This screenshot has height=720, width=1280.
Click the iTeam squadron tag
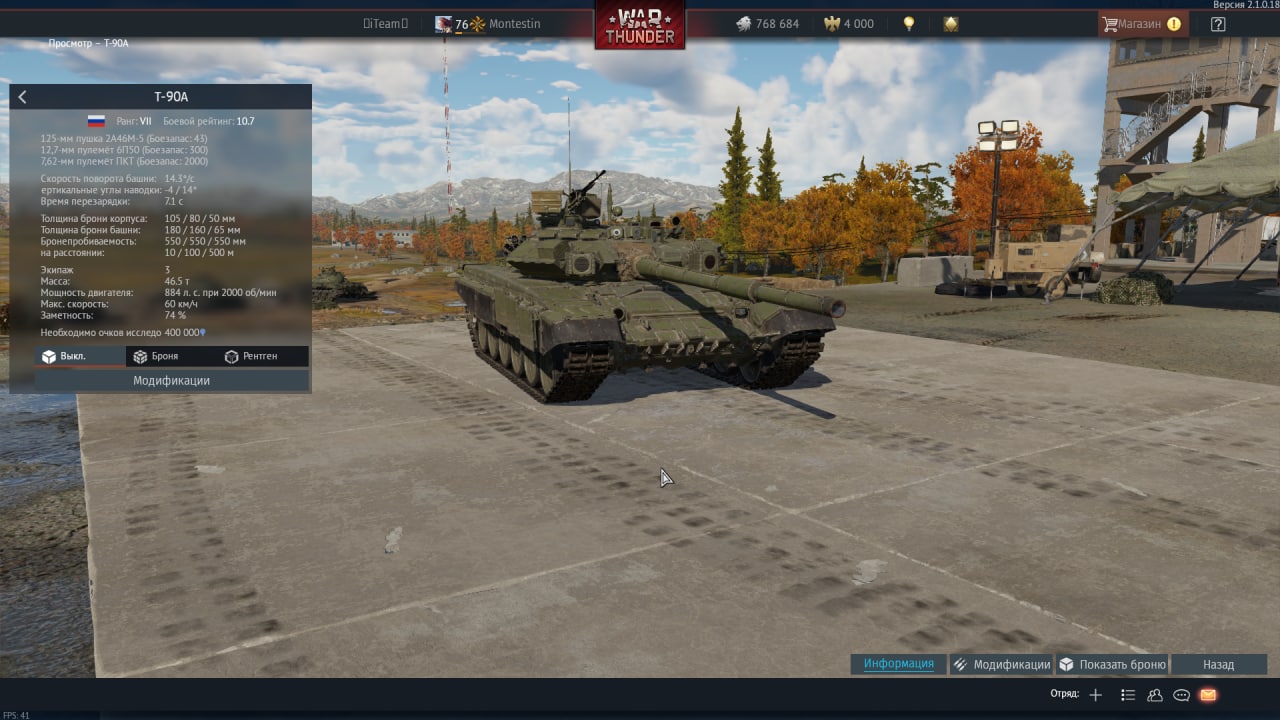coord(385,24)
